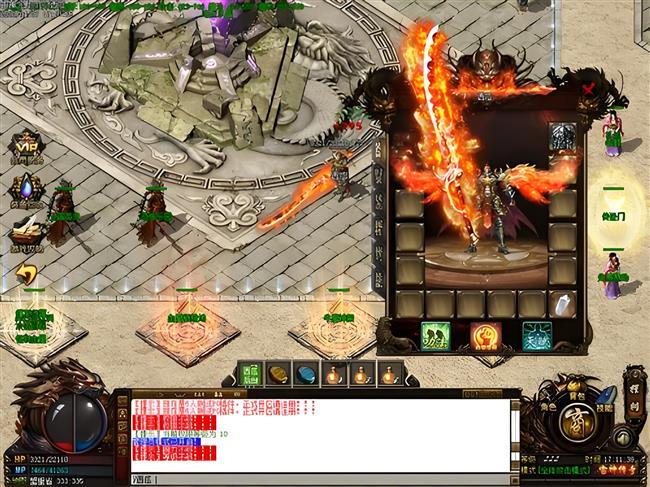Select the blue flame crystal icon
650x487 pixels.
25,189
